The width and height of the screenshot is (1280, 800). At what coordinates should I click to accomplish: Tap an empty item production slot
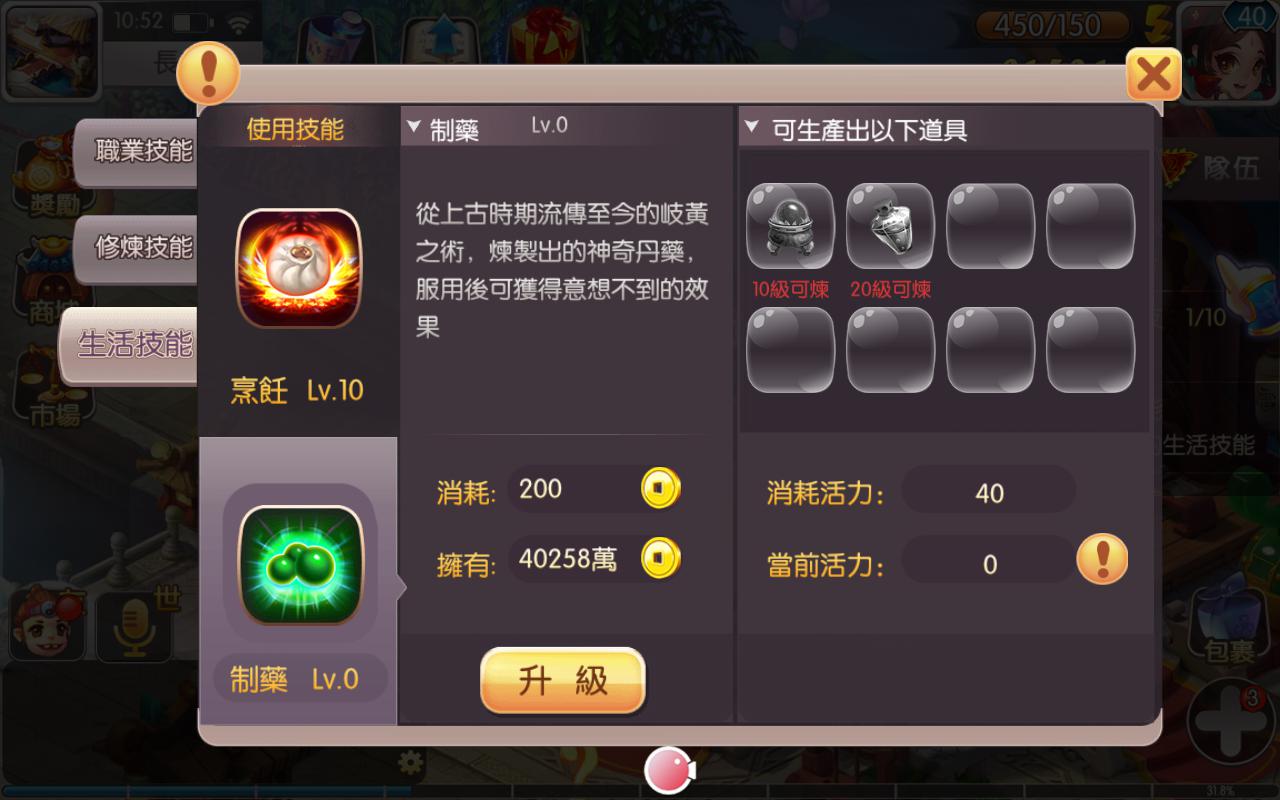coord(989,227)
